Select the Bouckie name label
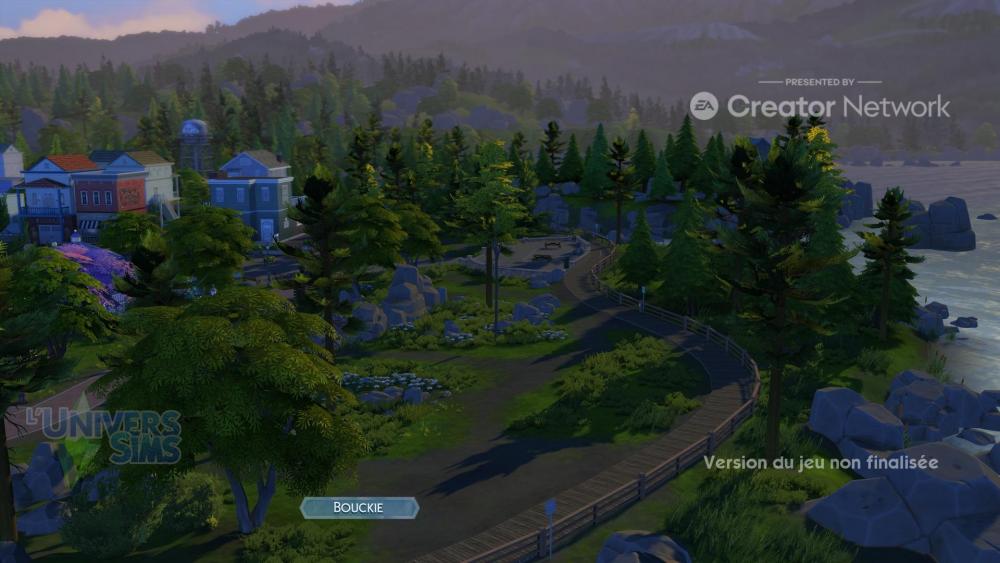 point(359,508)
